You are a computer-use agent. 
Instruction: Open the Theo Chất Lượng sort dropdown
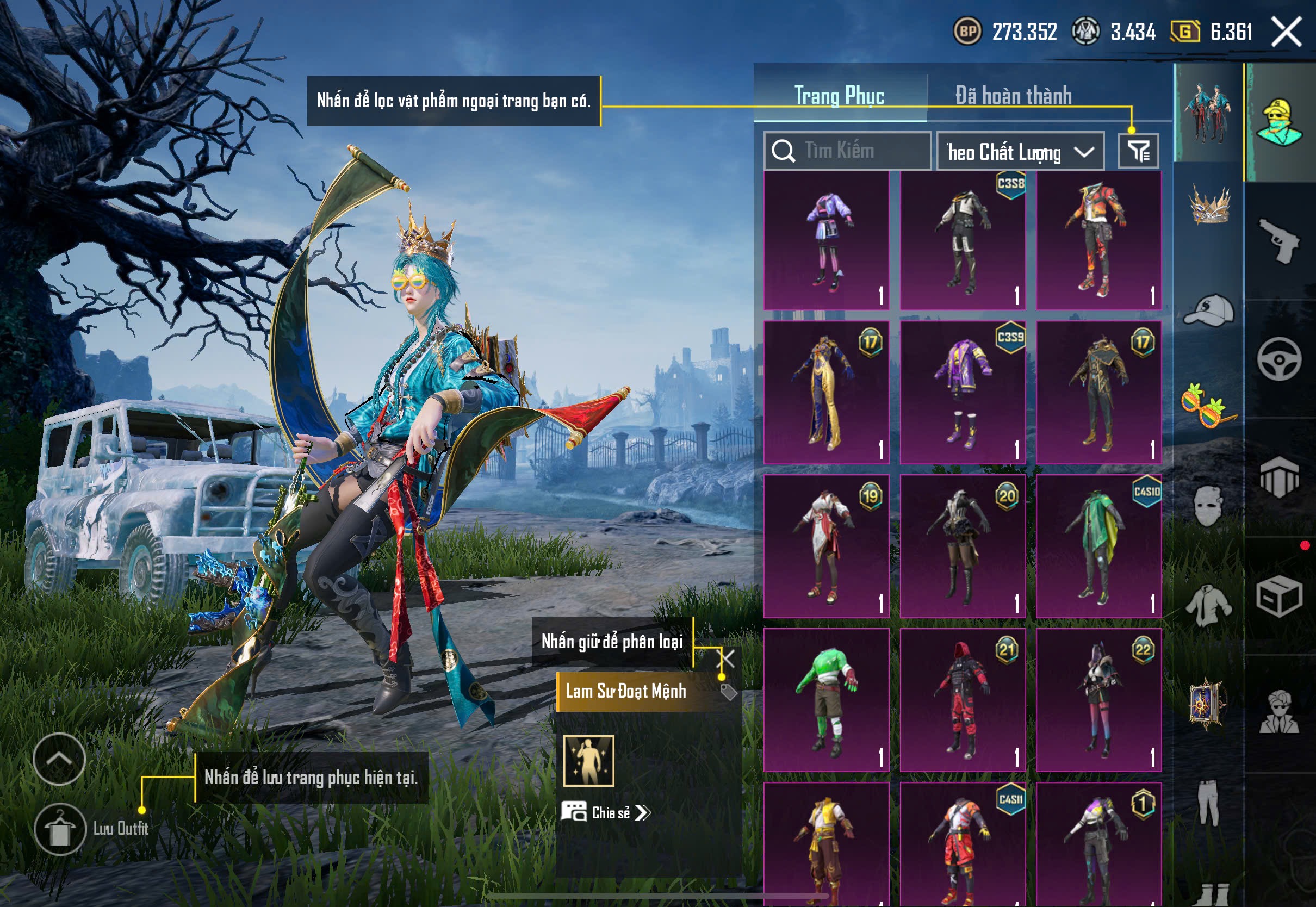[1020, 152]
